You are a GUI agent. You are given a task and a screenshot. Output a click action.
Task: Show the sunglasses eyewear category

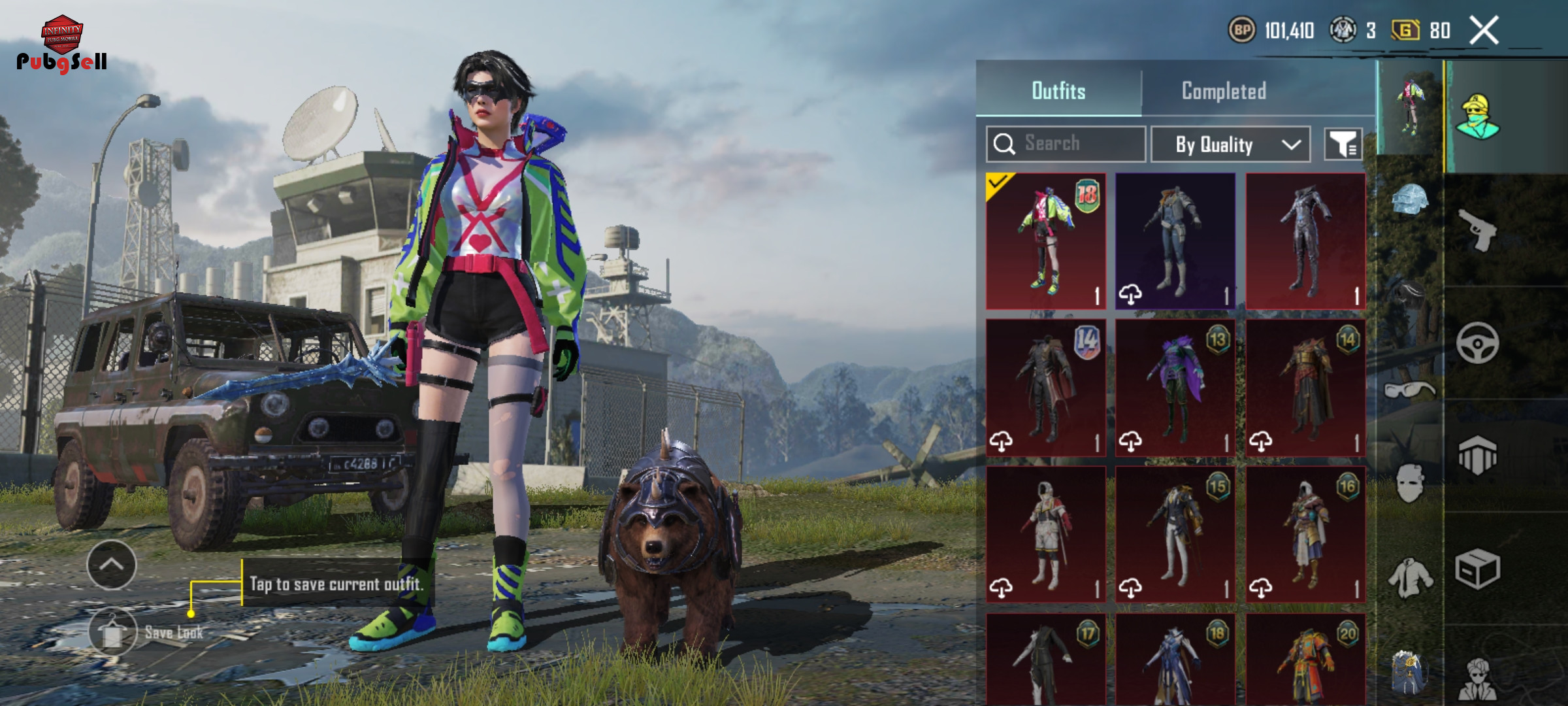click(1409, 390)
